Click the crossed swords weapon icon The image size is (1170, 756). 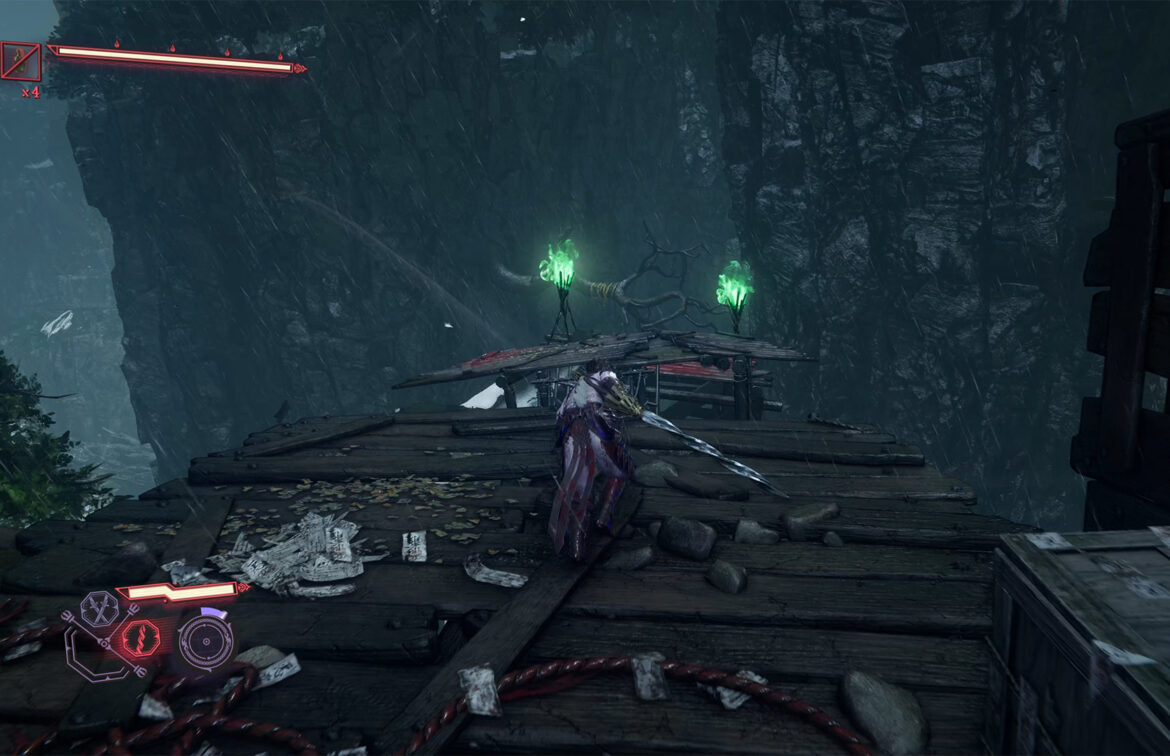point(99,608)
